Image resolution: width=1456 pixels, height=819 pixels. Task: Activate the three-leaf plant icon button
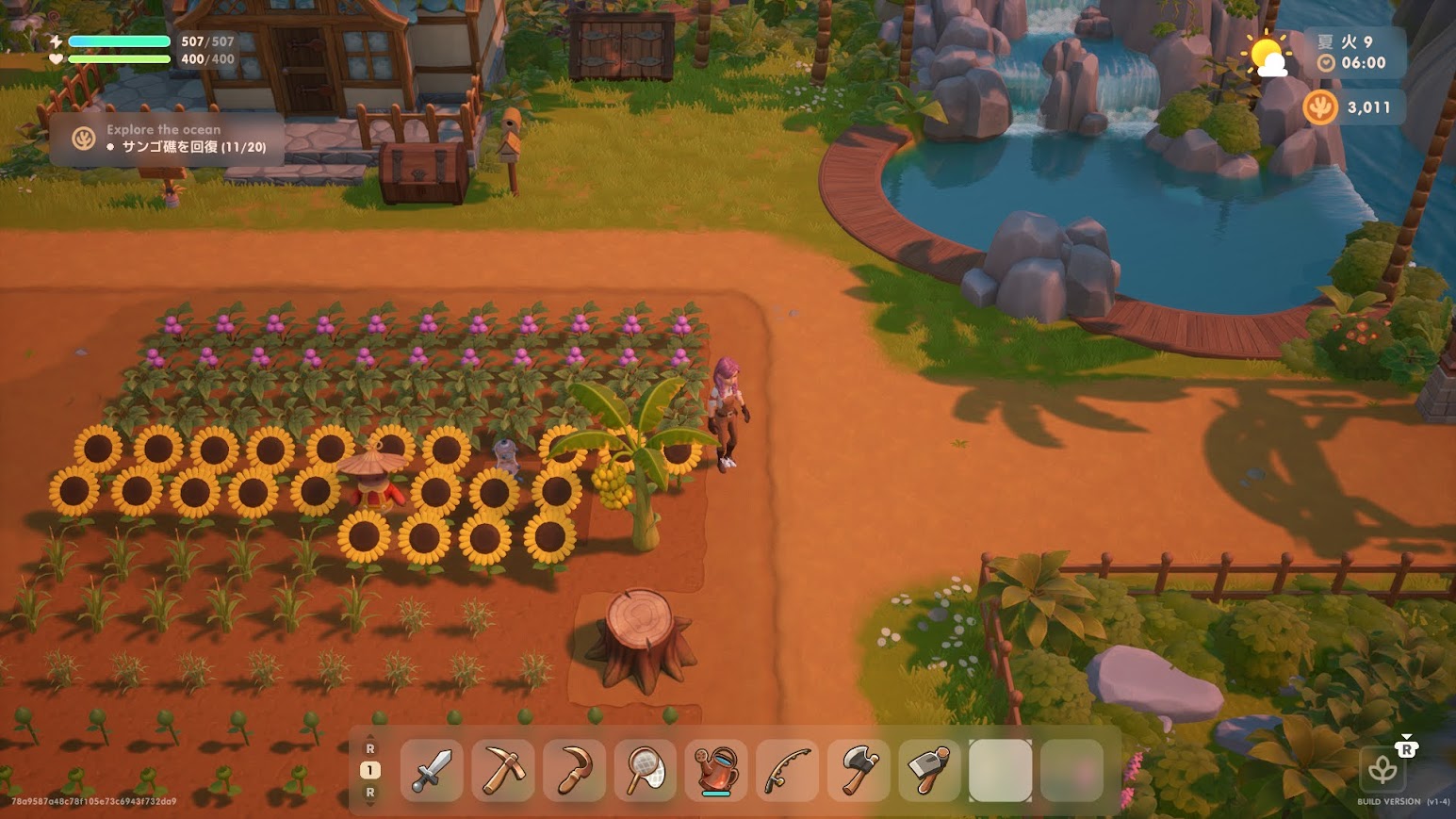pyautogui.click(x=1382, y=770)
